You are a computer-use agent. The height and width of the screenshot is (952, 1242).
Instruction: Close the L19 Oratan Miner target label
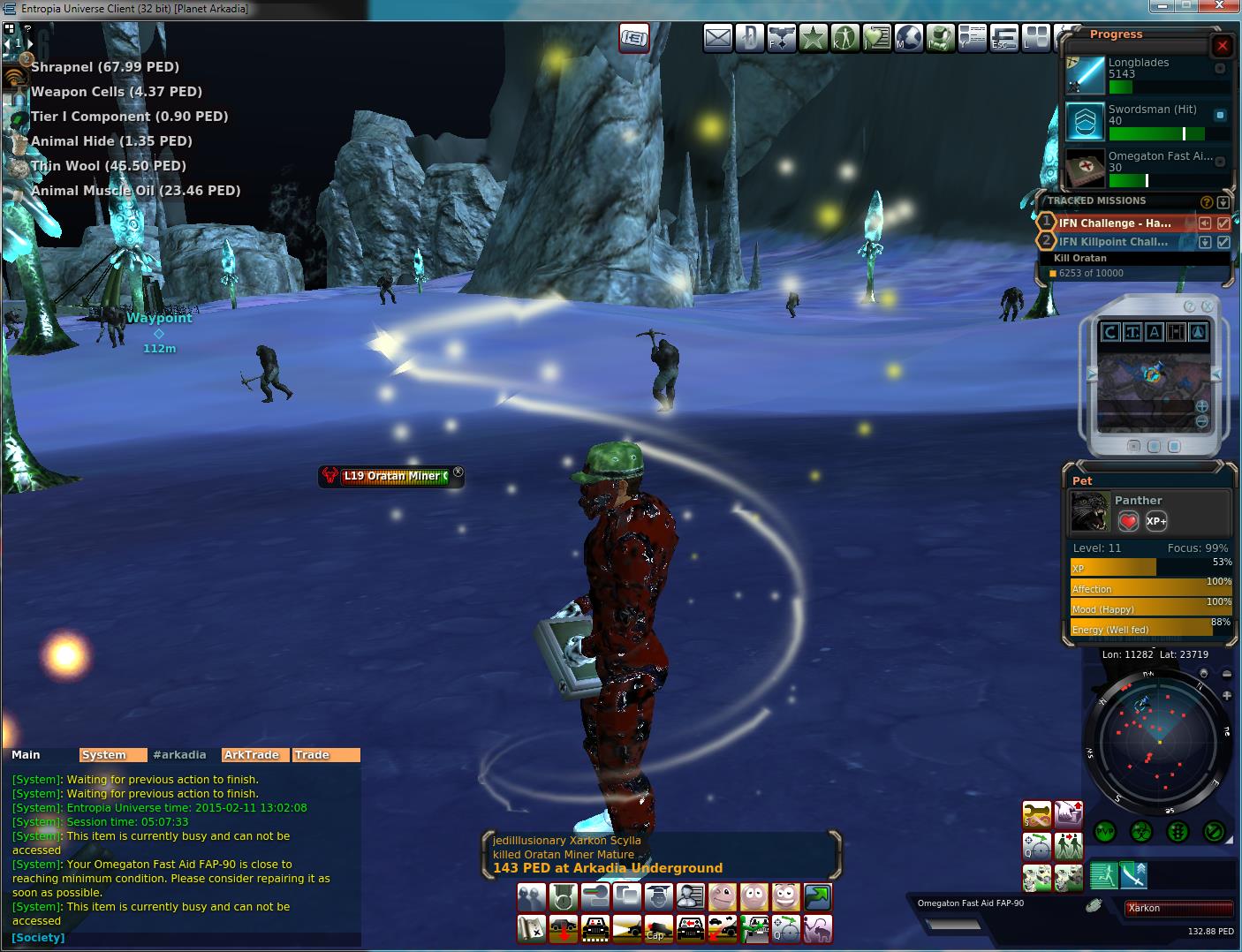tap(458, 472)
